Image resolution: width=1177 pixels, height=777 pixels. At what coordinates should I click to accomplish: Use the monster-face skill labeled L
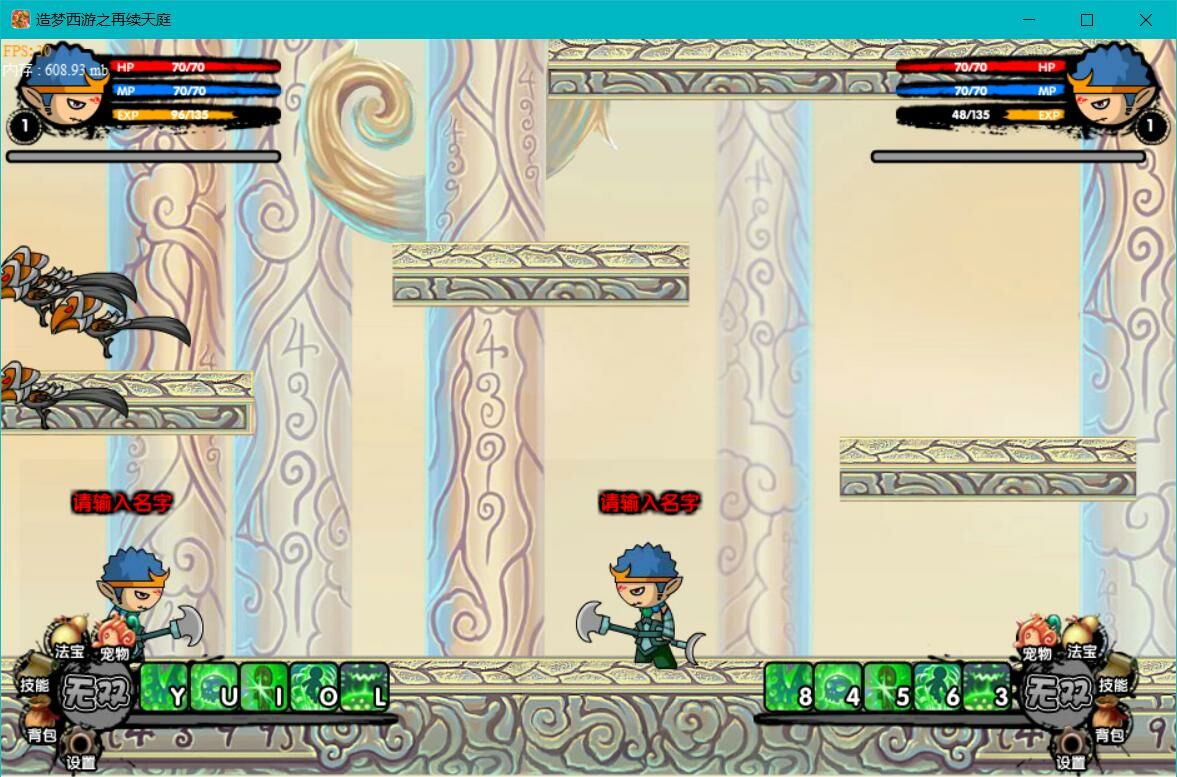coord(364,687)
